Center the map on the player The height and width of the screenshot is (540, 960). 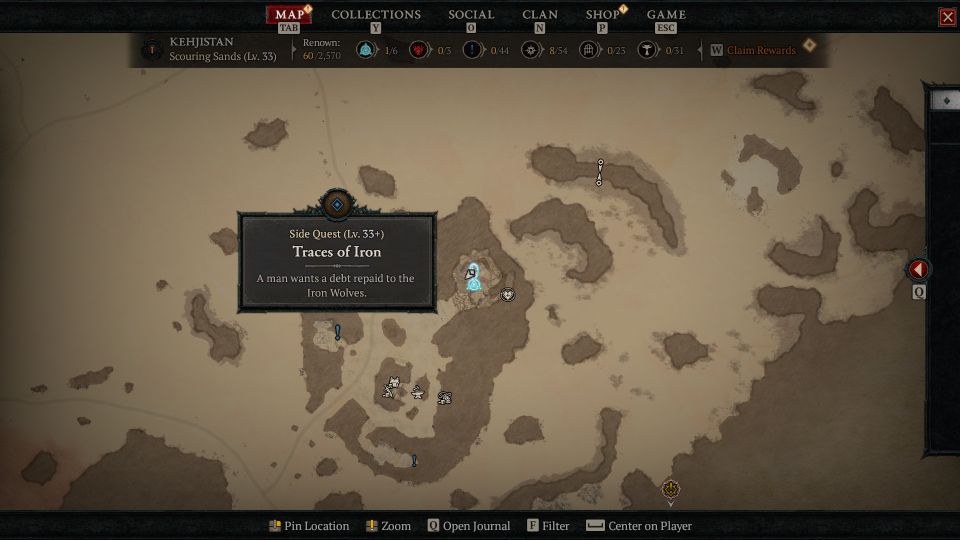pyautogui.click(x=639, y=526)
